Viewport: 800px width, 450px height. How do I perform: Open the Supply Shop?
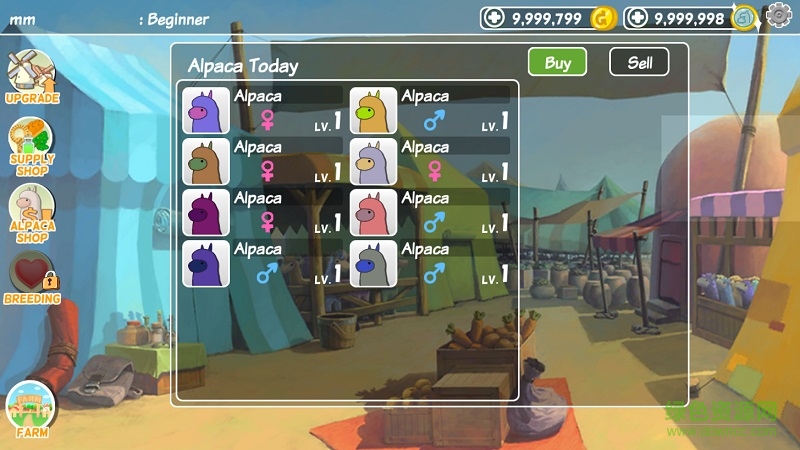[32, 146]
